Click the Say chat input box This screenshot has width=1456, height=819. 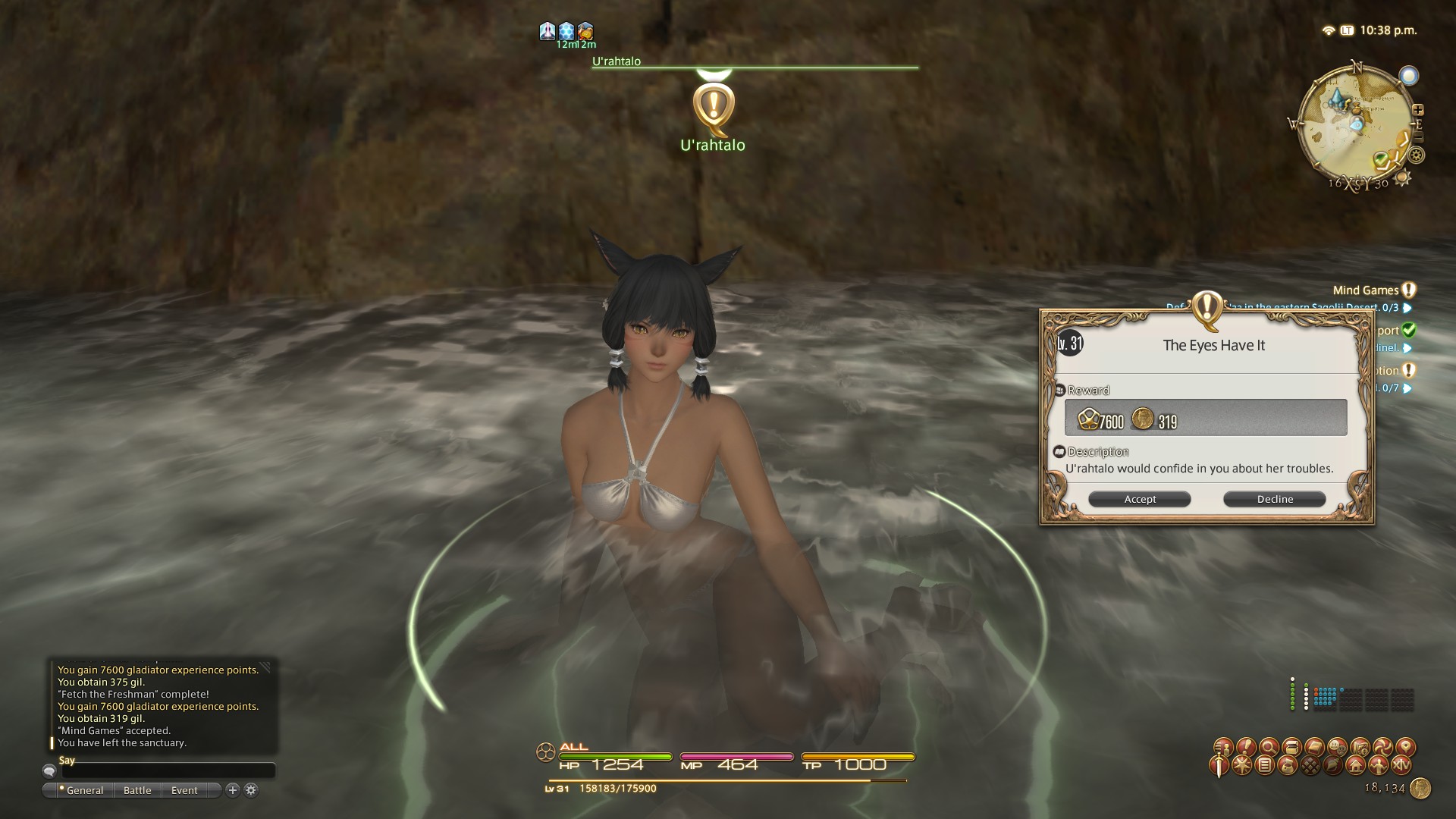pos(167,771)
